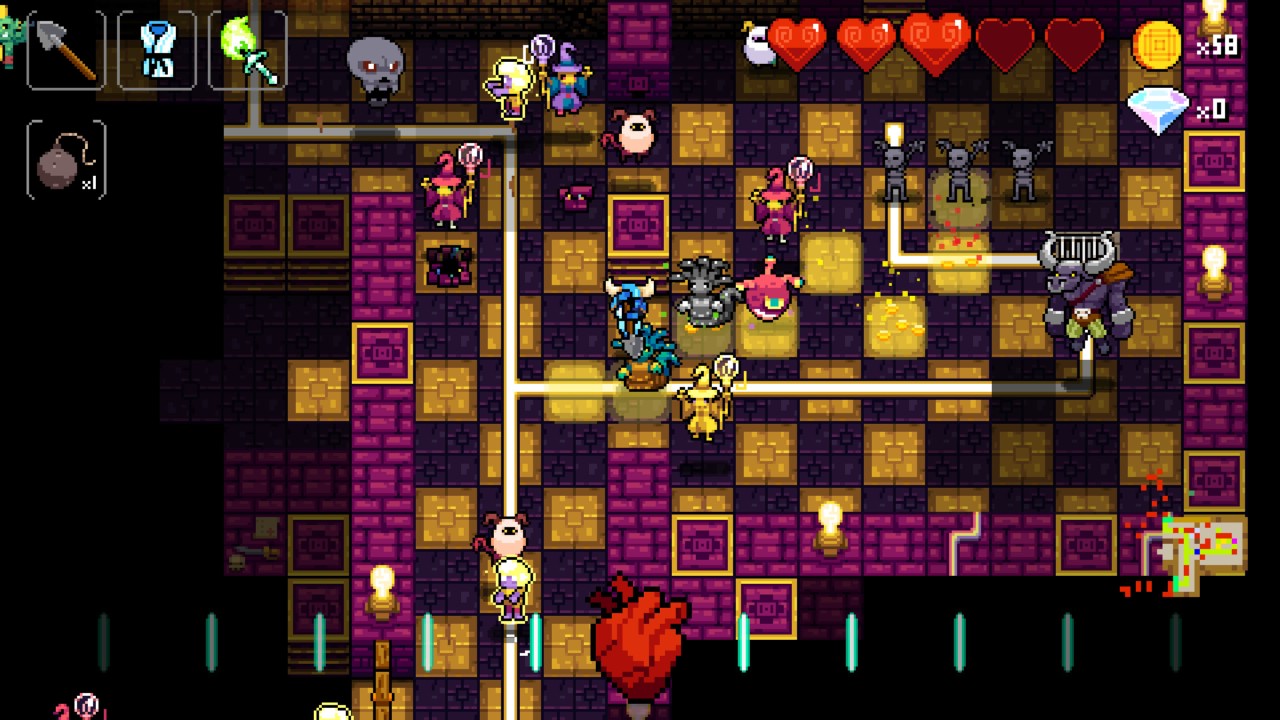Click the white robe armor slot
Image resolution: width=1280 pixels, height=720 pixels.
pos(157,48)
